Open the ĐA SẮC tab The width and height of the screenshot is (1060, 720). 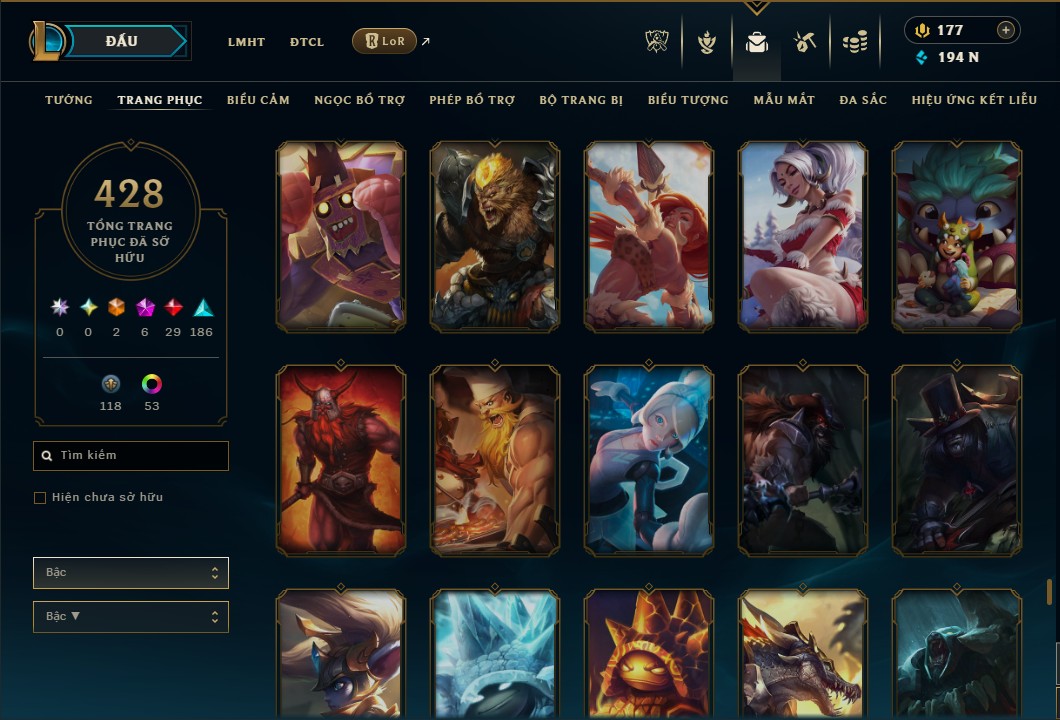click(863, 100)
